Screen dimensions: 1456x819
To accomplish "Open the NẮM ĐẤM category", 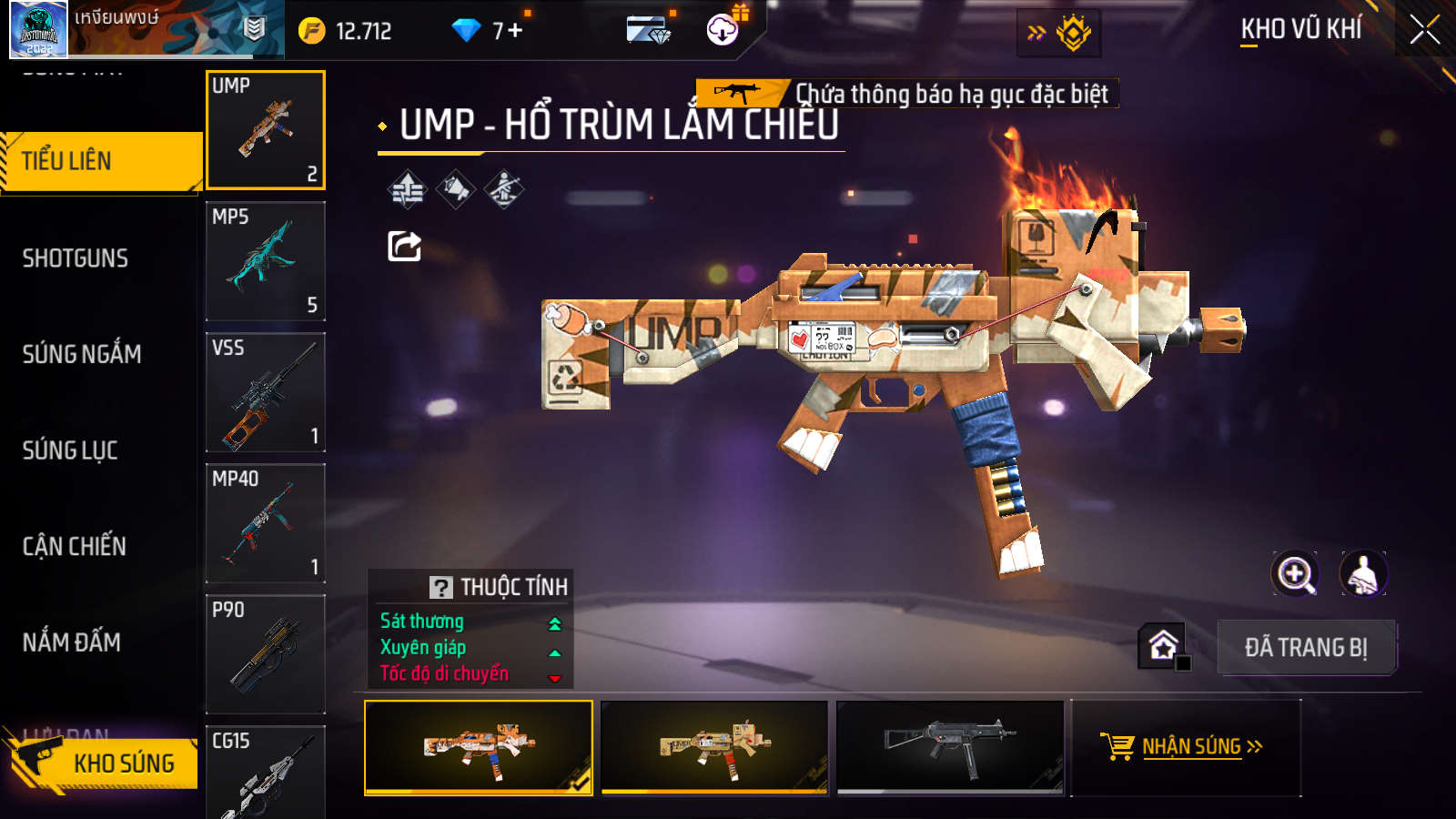I will 72,642.
